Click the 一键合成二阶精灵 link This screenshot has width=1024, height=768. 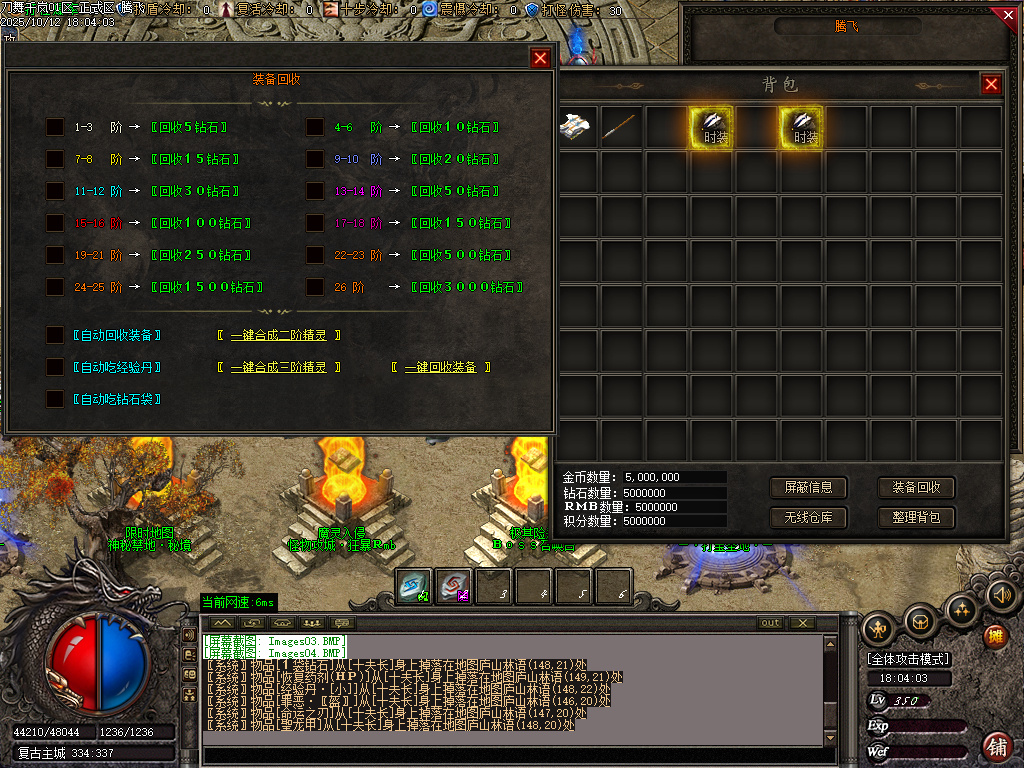(279, 336)
